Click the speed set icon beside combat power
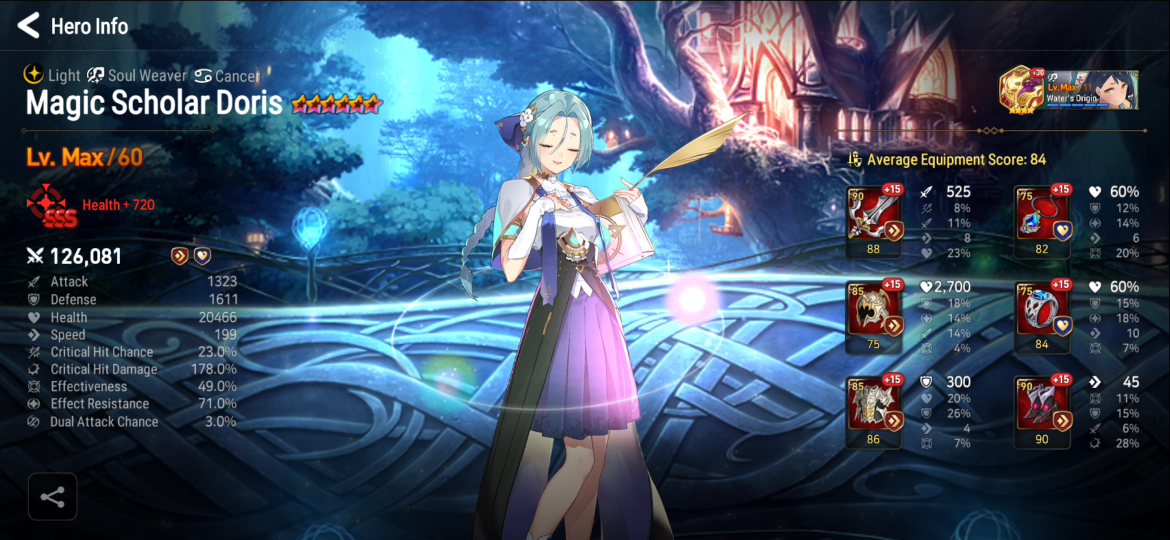 click(180, 256)
